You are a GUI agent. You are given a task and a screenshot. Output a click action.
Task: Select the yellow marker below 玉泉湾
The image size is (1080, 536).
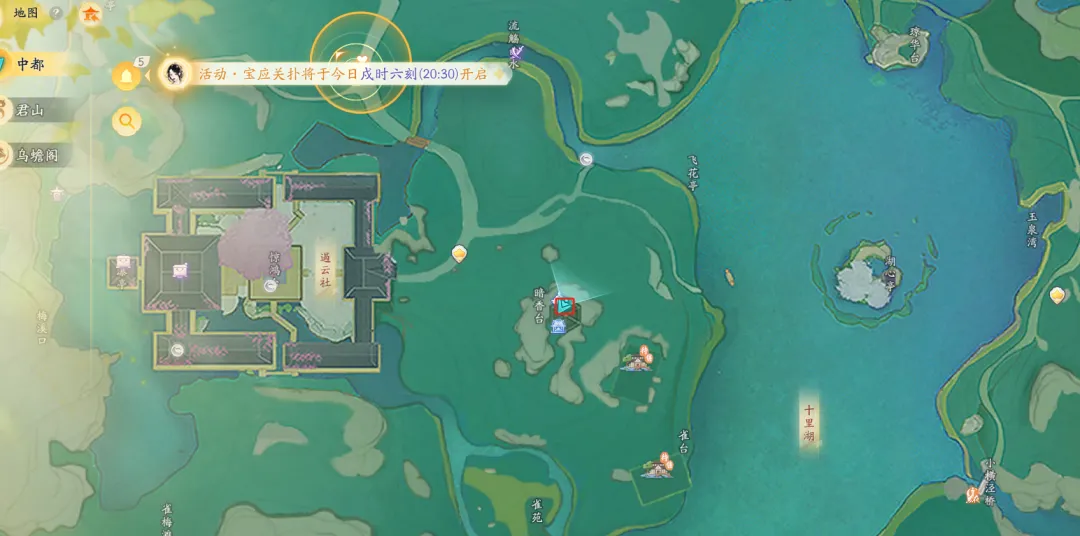(x=1057, y=295)
